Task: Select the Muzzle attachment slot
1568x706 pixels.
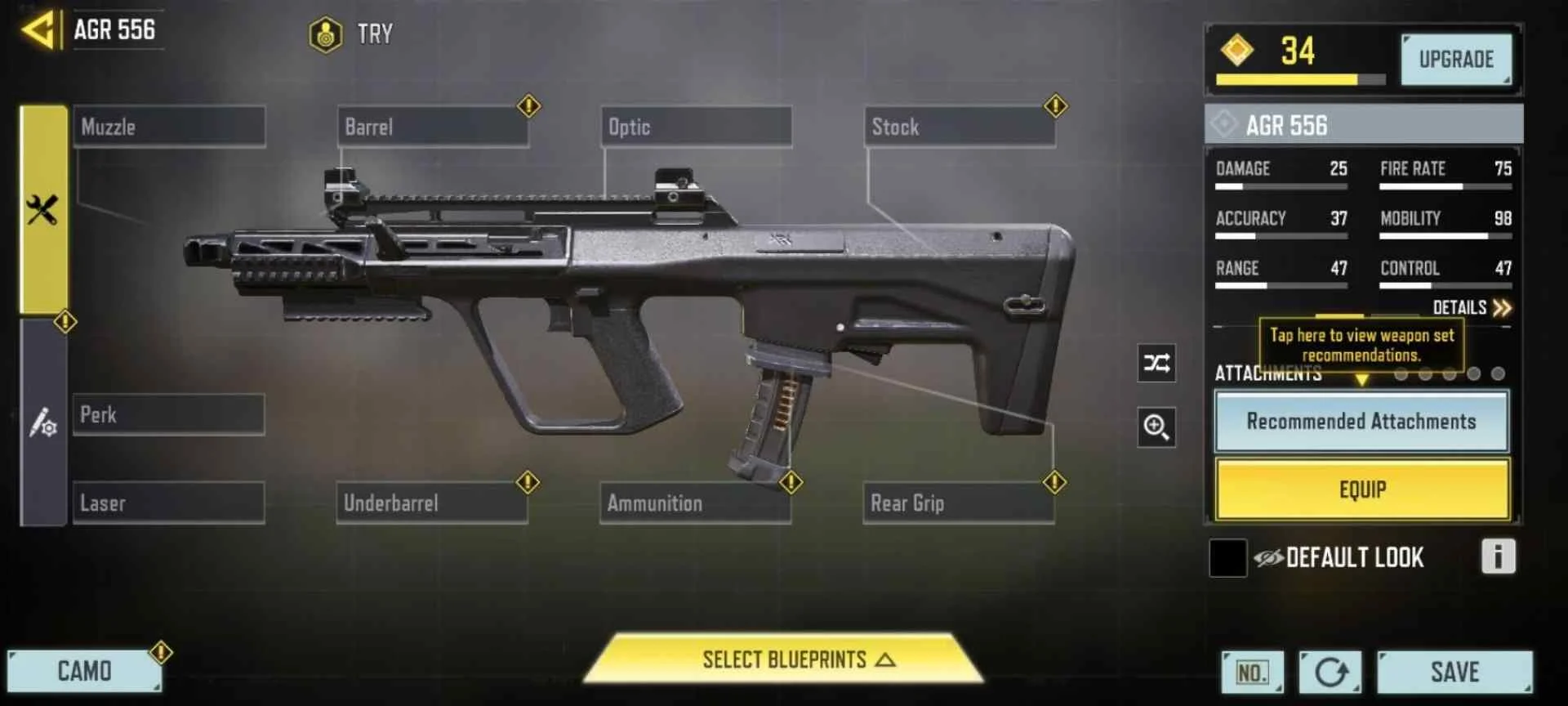Action: (x=168, y=127)
